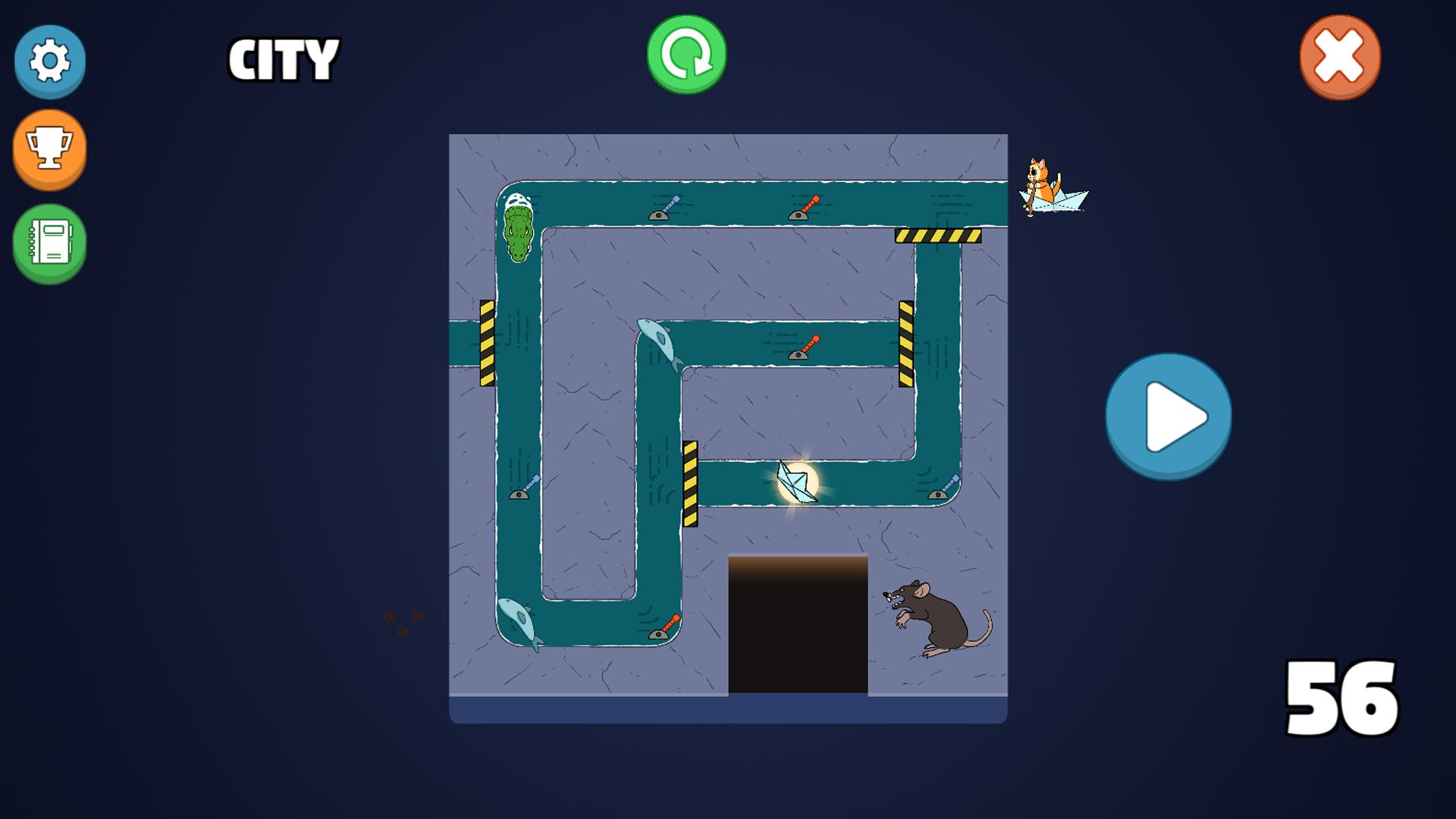Close the level with the orange X
This screenshot has width=1456, height=819.
(1340, 57)
